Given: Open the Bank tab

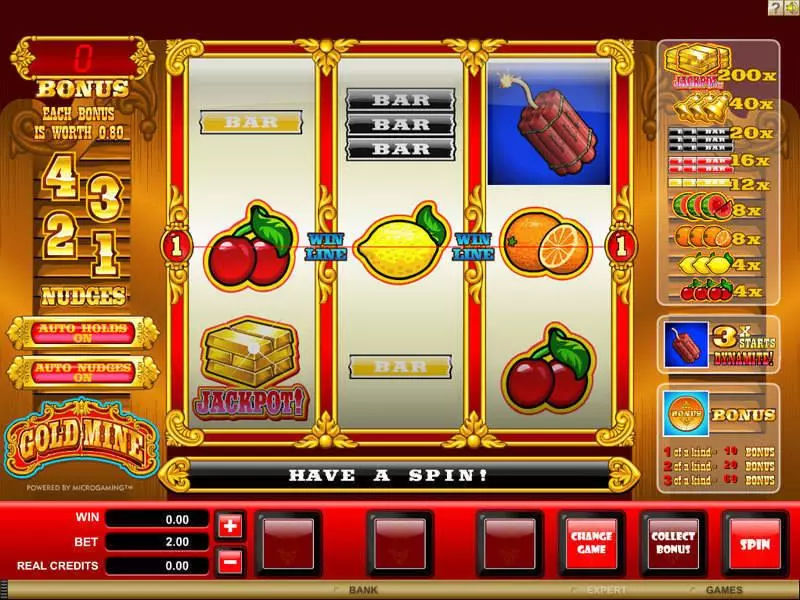Looking at the screenshot, I should point(362,590).
